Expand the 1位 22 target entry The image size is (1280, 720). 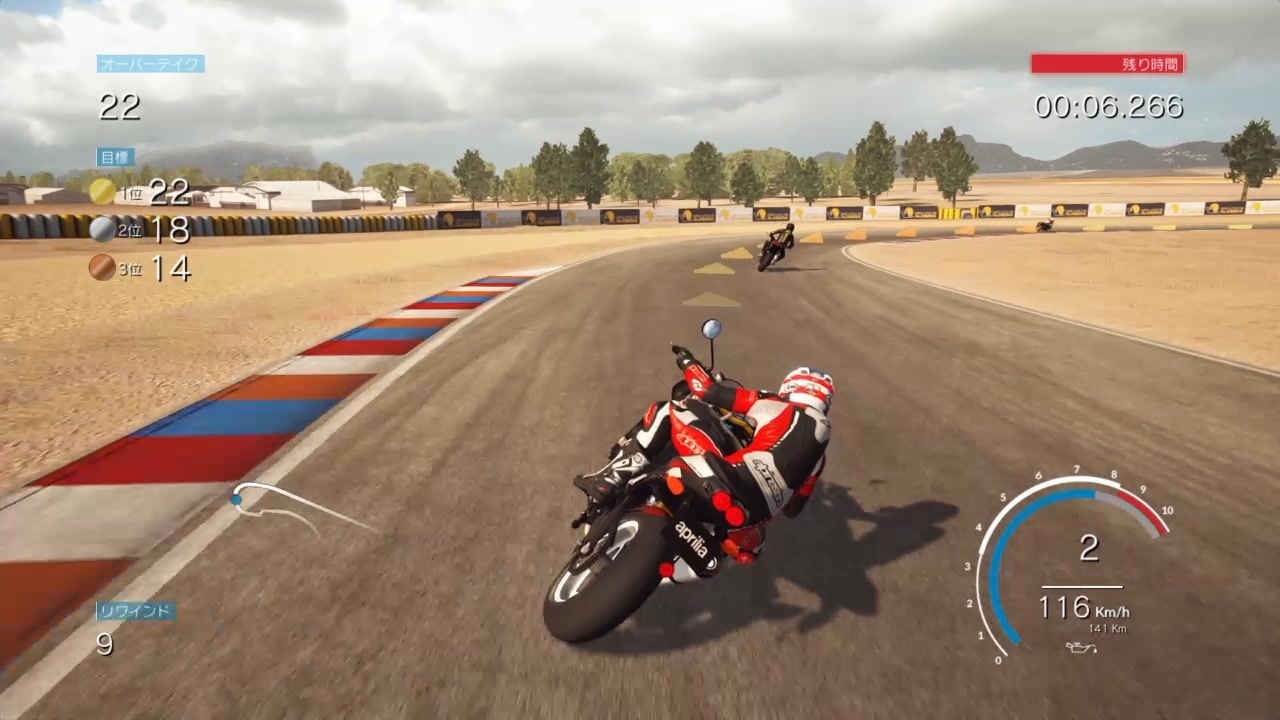[x=155, y=192]
